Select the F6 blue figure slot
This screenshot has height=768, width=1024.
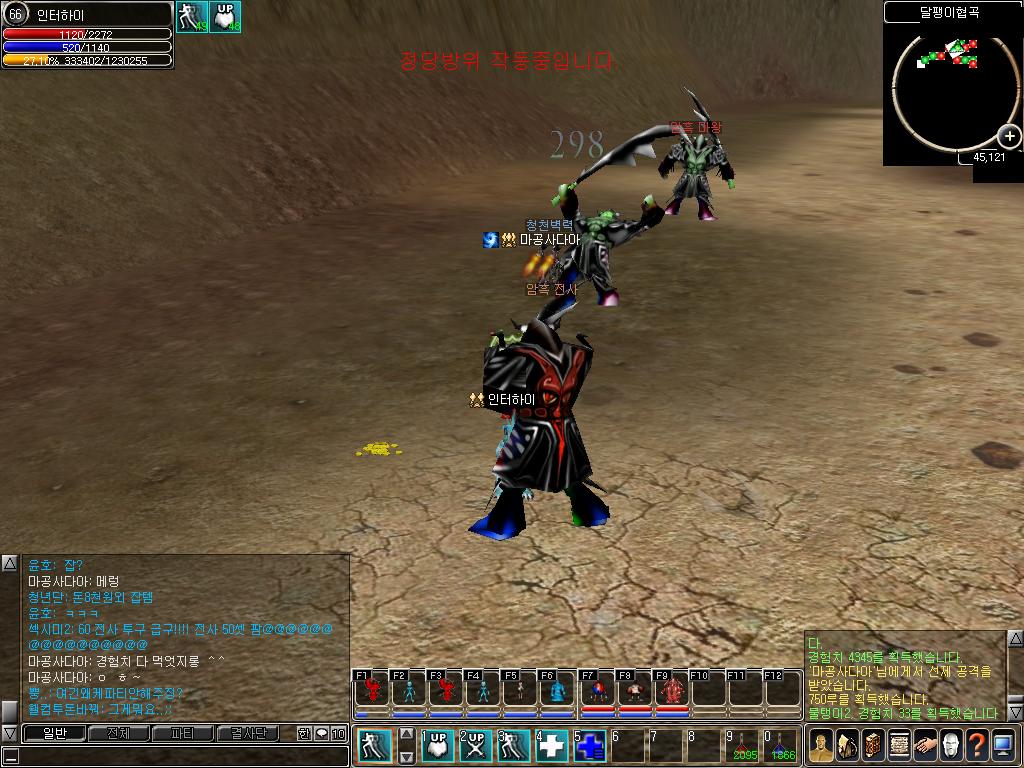click(558, 691)
